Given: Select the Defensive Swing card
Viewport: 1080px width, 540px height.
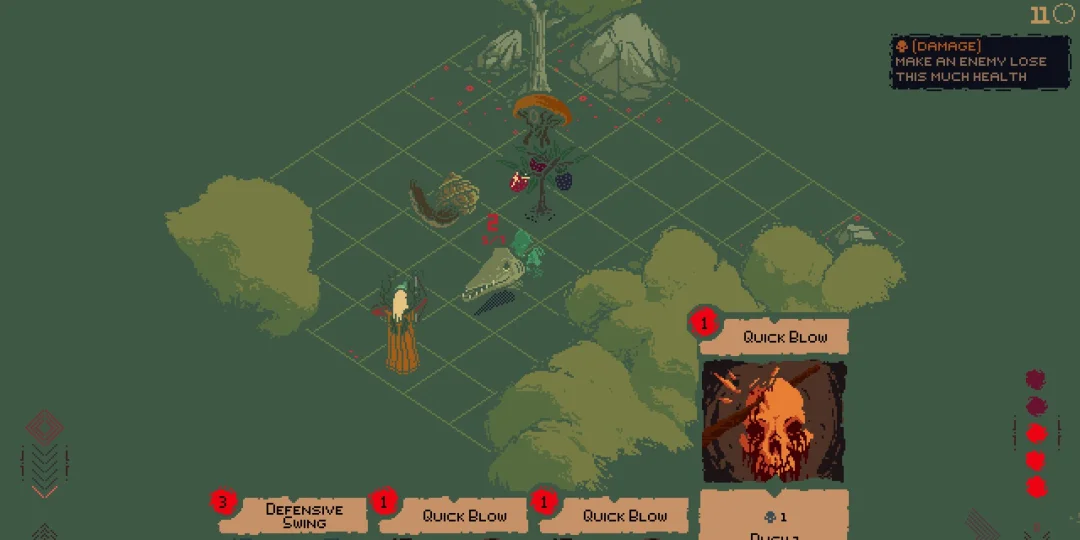Looking at the screenshot, I should 304,515.
